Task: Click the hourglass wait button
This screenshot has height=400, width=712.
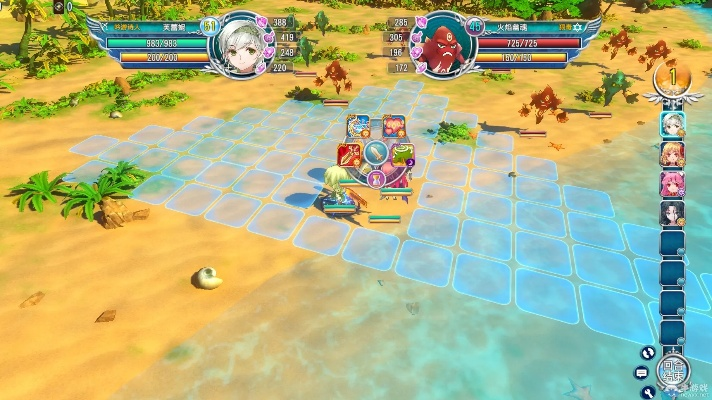Action: click(x=376, y=180)
